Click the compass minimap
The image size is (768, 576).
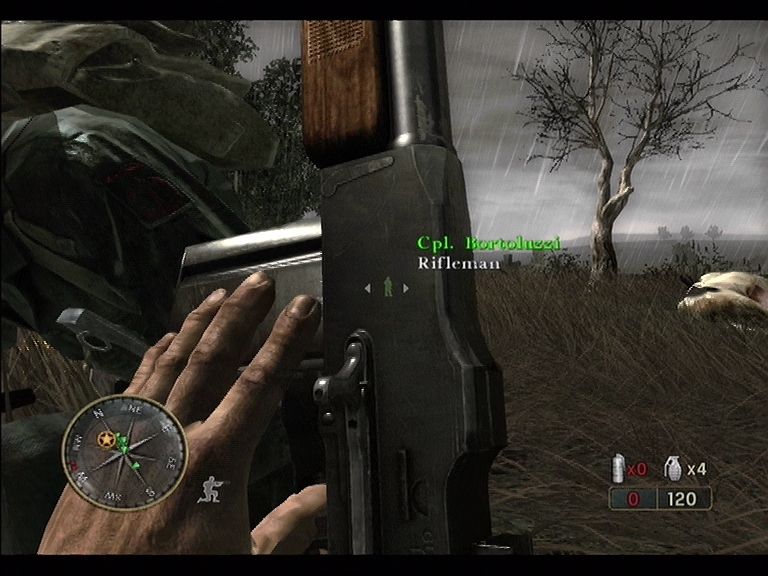[x=124, y=451]
